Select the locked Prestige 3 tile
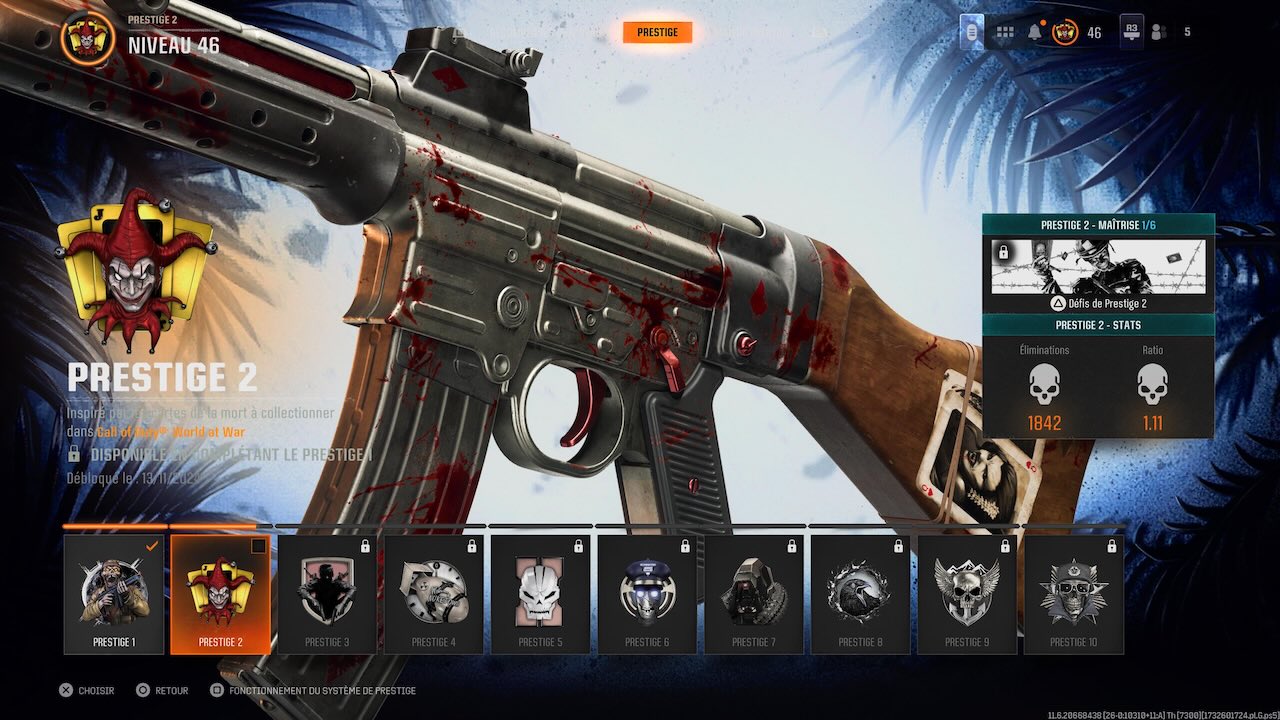The image size is (1280, 720). 327,594
